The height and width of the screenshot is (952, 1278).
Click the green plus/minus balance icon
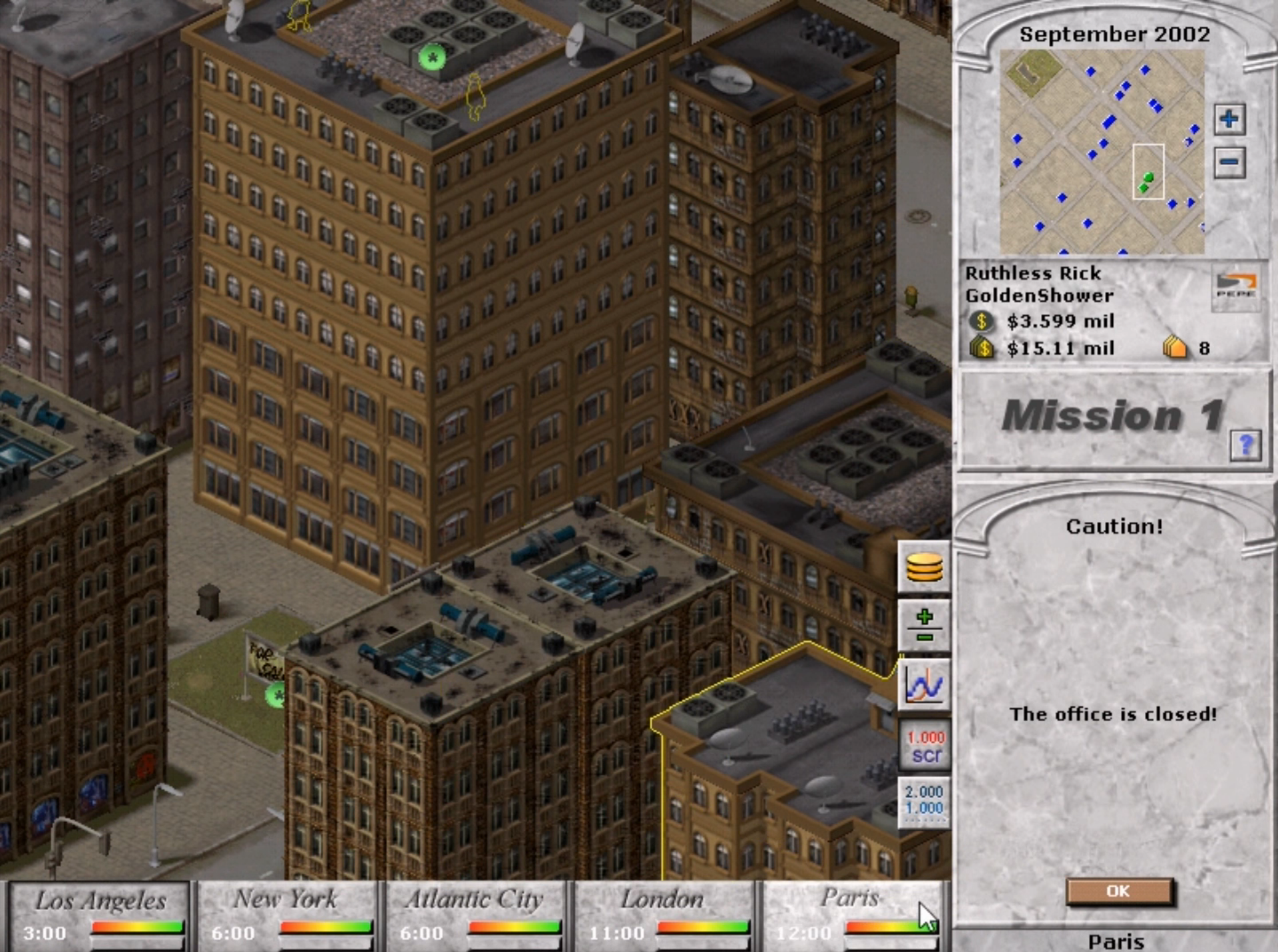924,626
